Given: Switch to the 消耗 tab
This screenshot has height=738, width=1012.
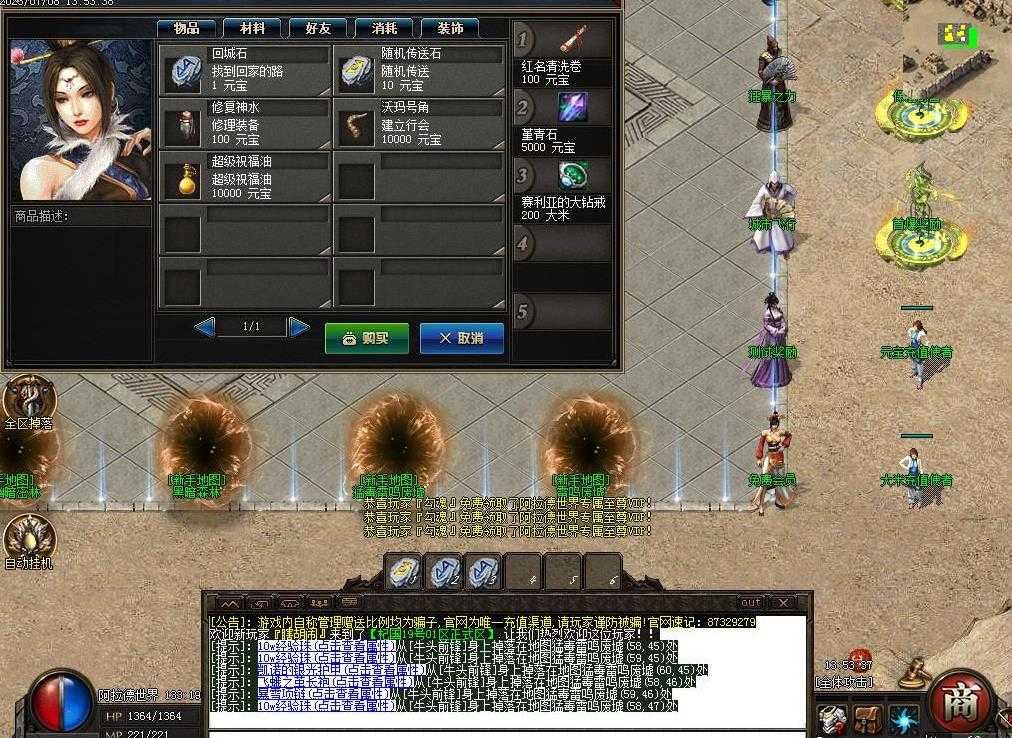Looking at the screenshot, I should coord(384,28).
